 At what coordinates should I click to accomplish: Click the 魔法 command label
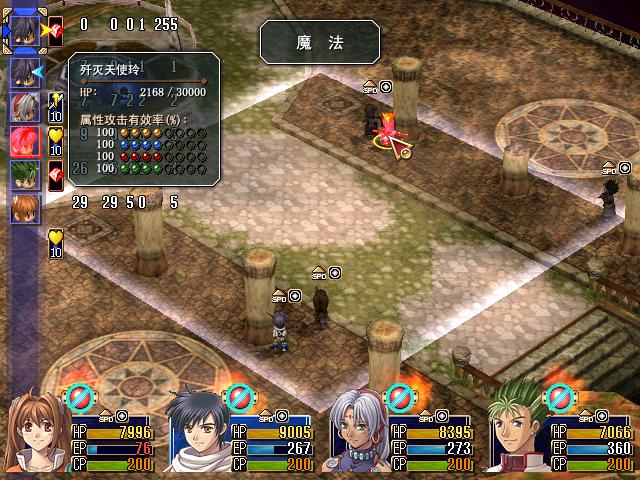pyautogui.click(x=320, y=43)
